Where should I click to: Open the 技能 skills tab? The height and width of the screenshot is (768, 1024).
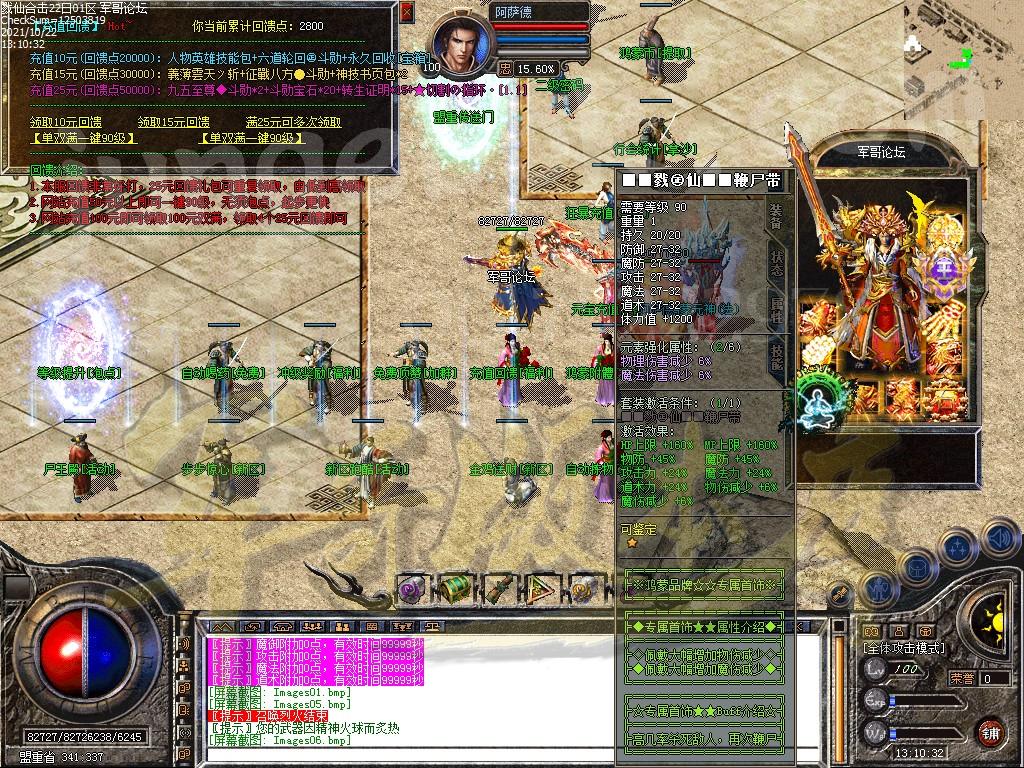pos(776,353)
